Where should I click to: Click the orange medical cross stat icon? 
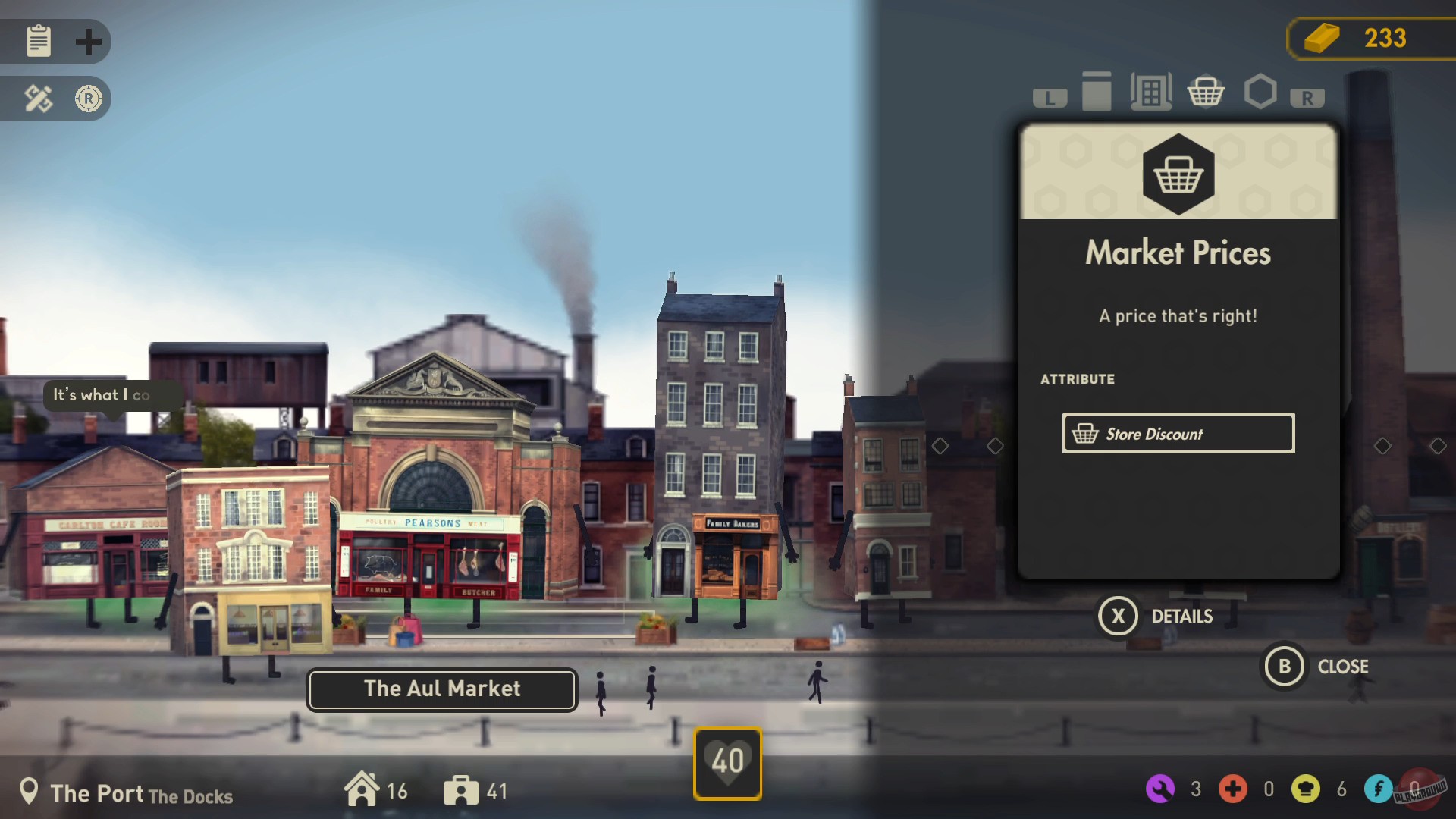click(1234, 789)
